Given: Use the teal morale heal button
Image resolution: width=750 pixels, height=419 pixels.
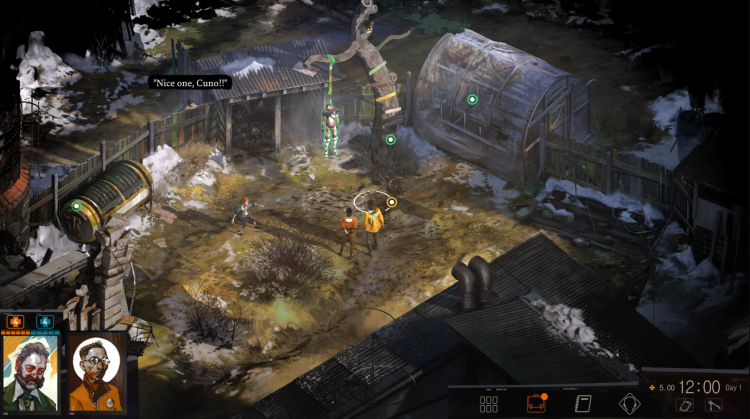Looking at the screenshot, I should click(x=44, y=322).
